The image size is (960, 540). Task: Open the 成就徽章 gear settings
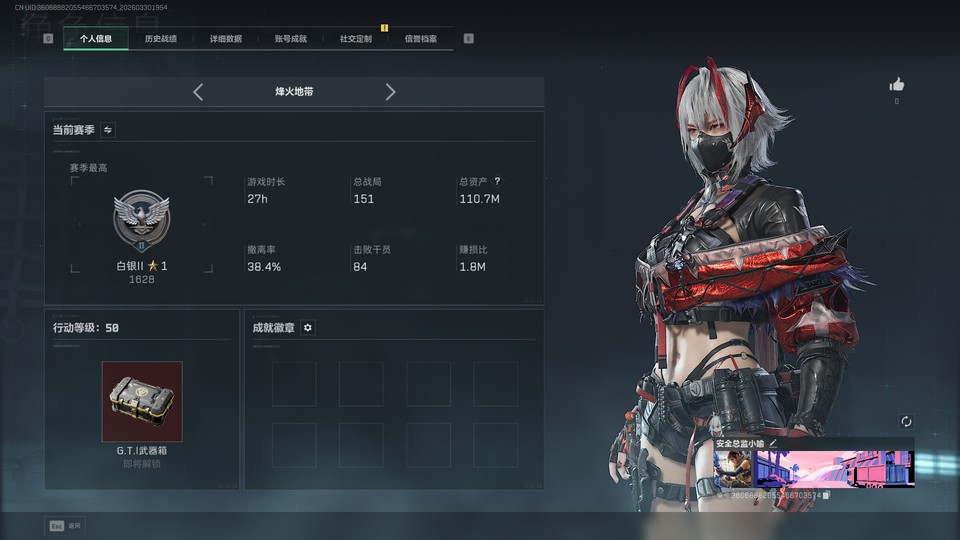(308, 328)
